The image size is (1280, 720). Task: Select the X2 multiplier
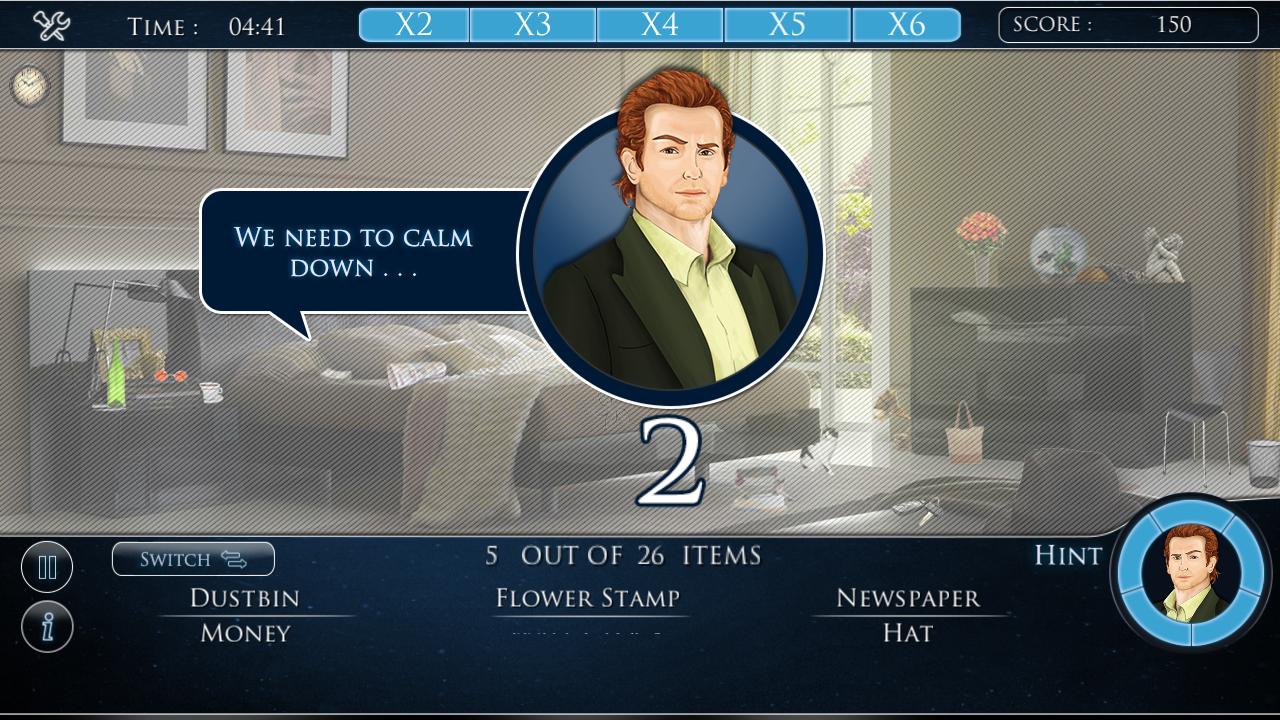pyautogui.click(x=412, y=24)
